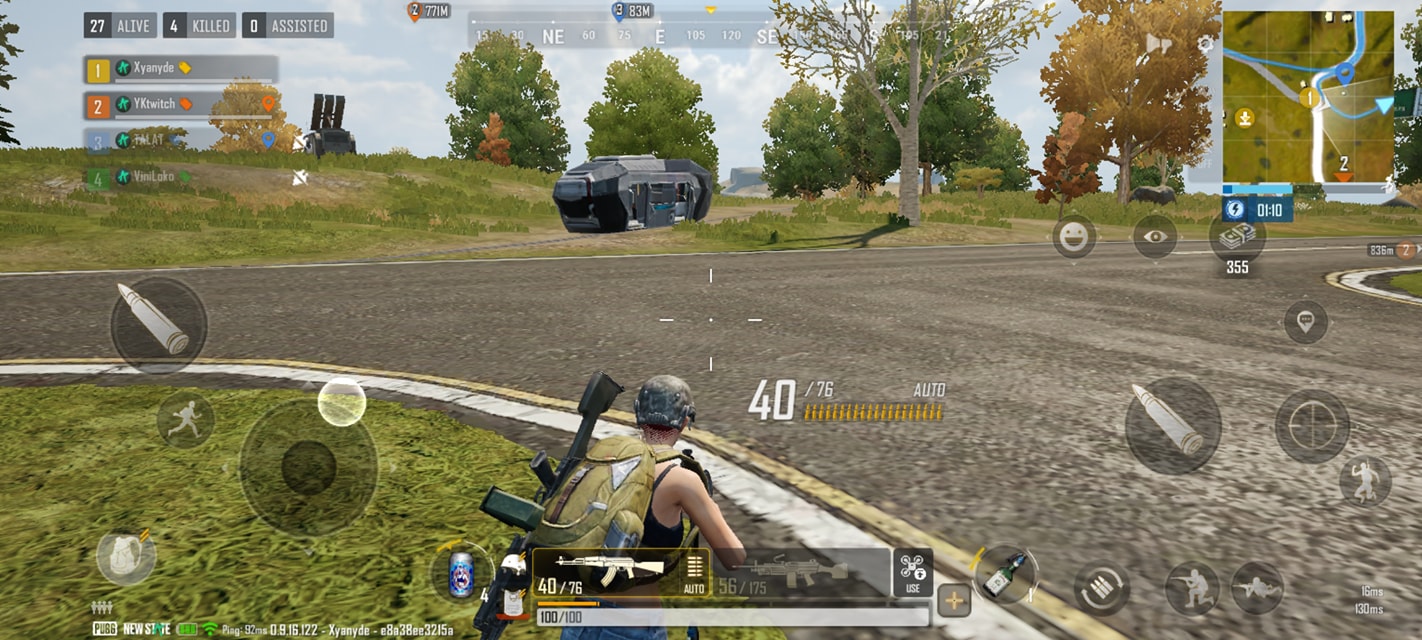Image resolution: width=1422 pixels, height=640 pixels.
Task: Tap the map marker ping button
Action: [1305, 322]
